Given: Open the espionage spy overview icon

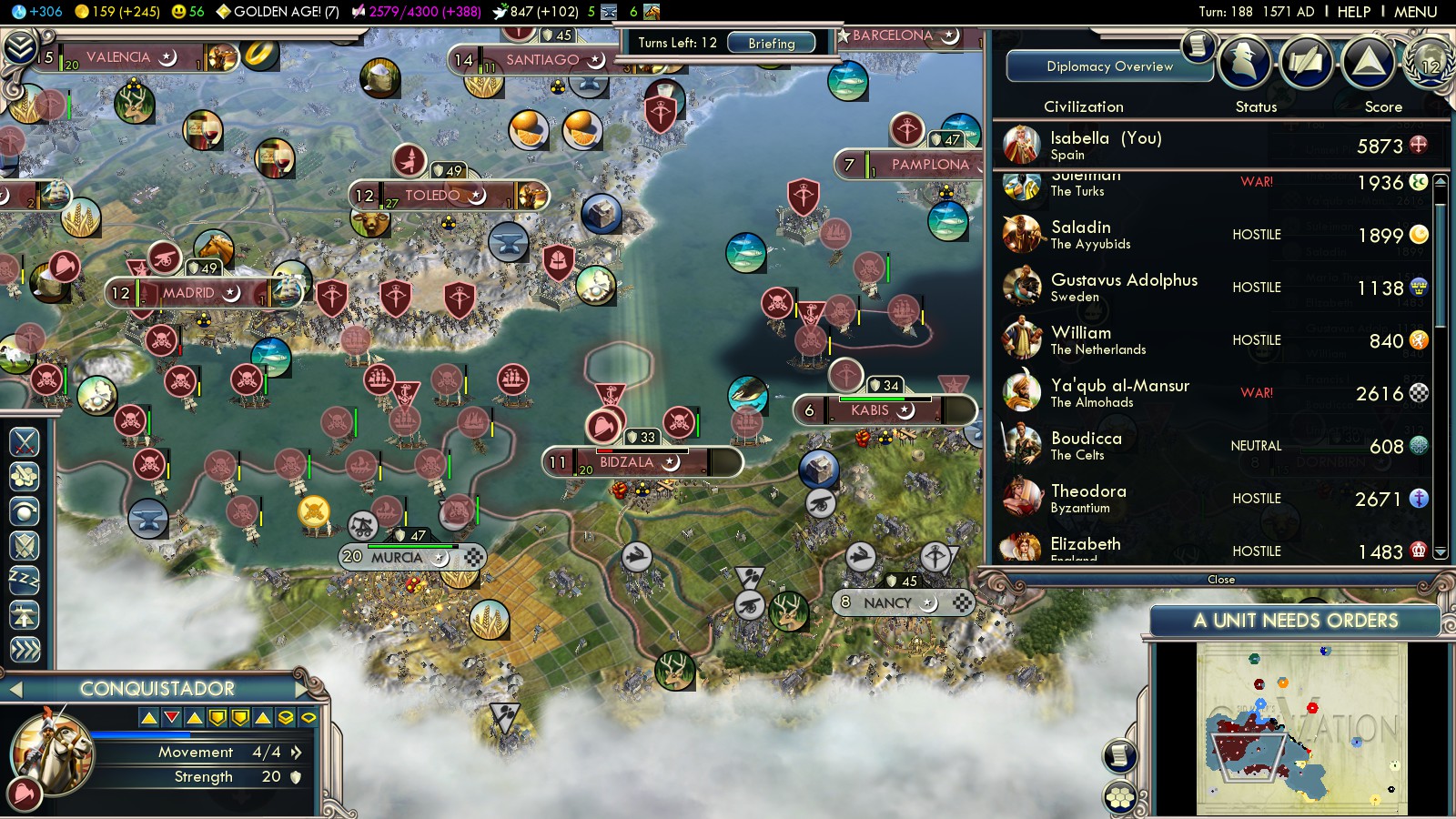Looking at the screenshot, I should coord(1244,63).
